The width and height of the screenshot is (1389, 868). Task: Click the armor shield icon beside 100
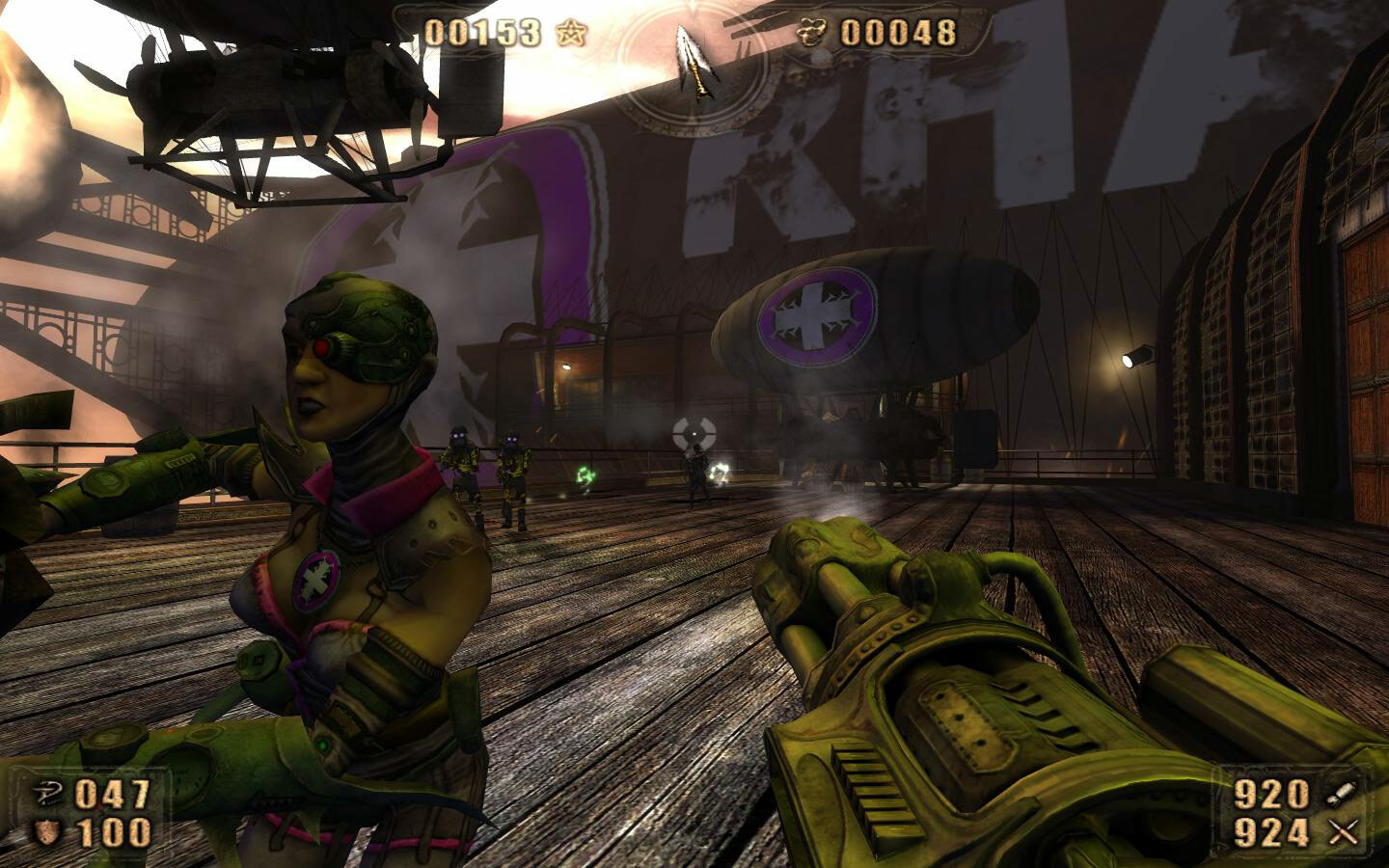45,830
